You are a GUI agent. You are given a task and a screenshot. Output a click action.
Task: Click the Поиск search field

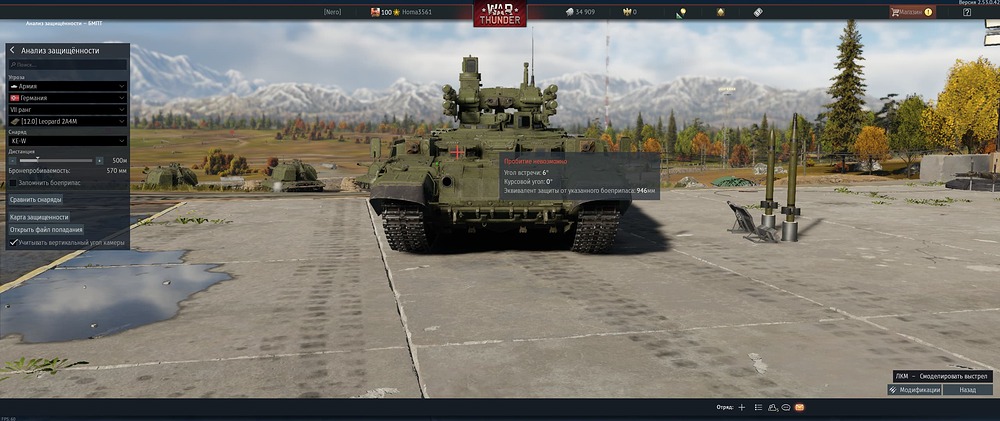(x=66, y=65)
